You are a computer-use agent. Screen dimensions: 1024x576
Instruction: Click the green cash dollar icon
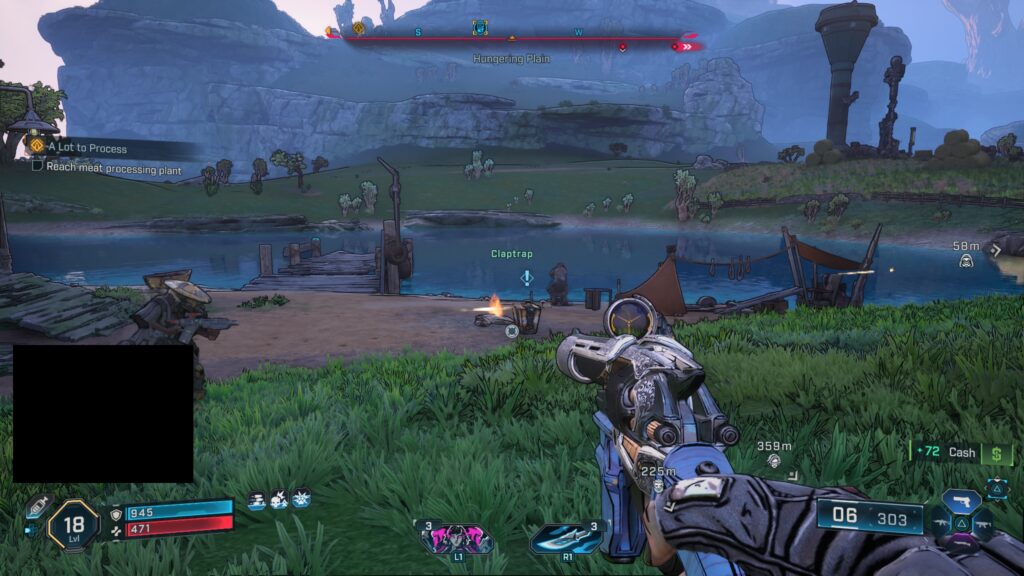click(996, 453)
